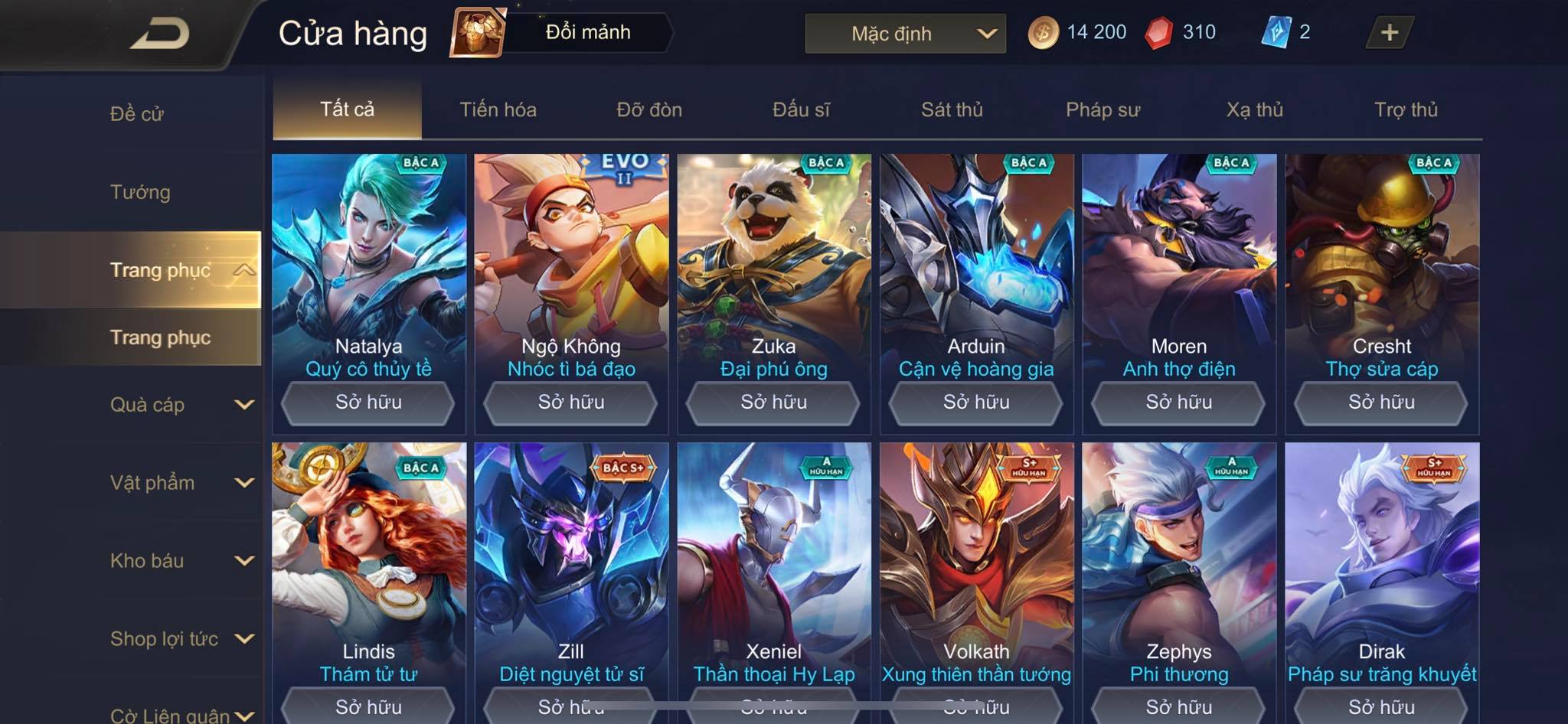The height and width of the screenshot is (724, 1568).
Task: Expand the Mặc định sort dropdown
Action: (905, 34)
